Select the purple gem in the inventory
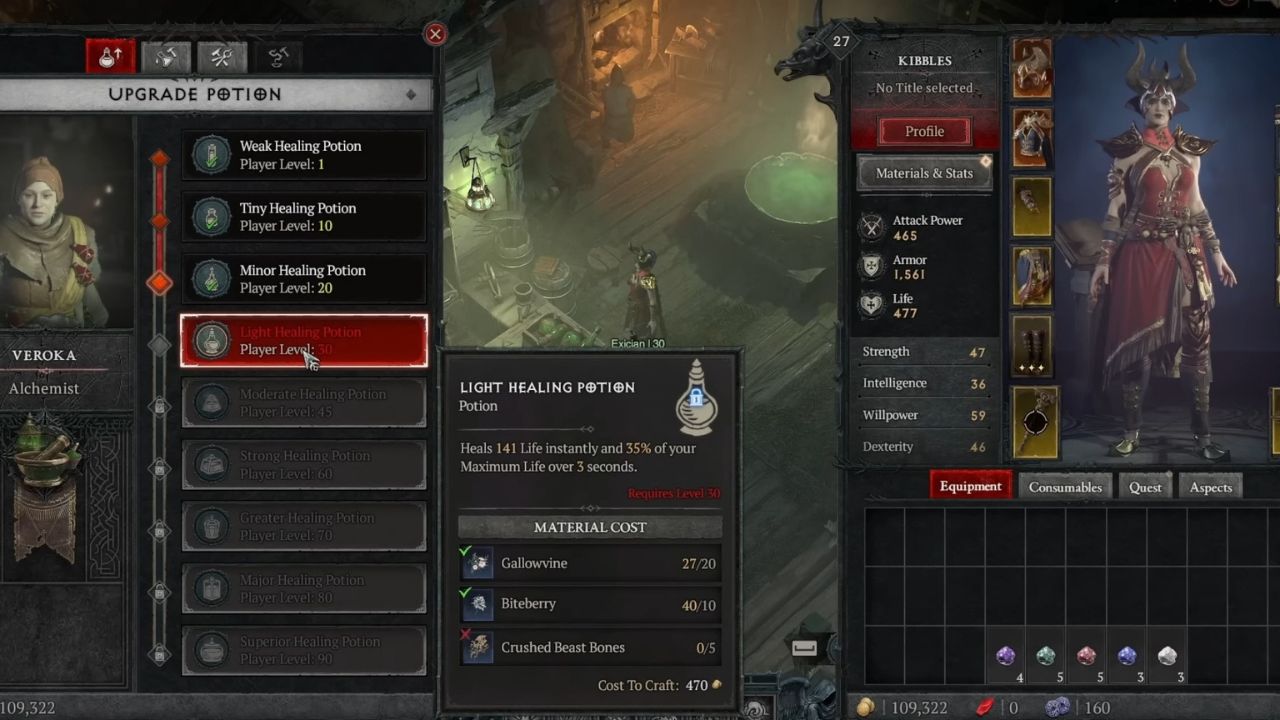 [1005, 655]
